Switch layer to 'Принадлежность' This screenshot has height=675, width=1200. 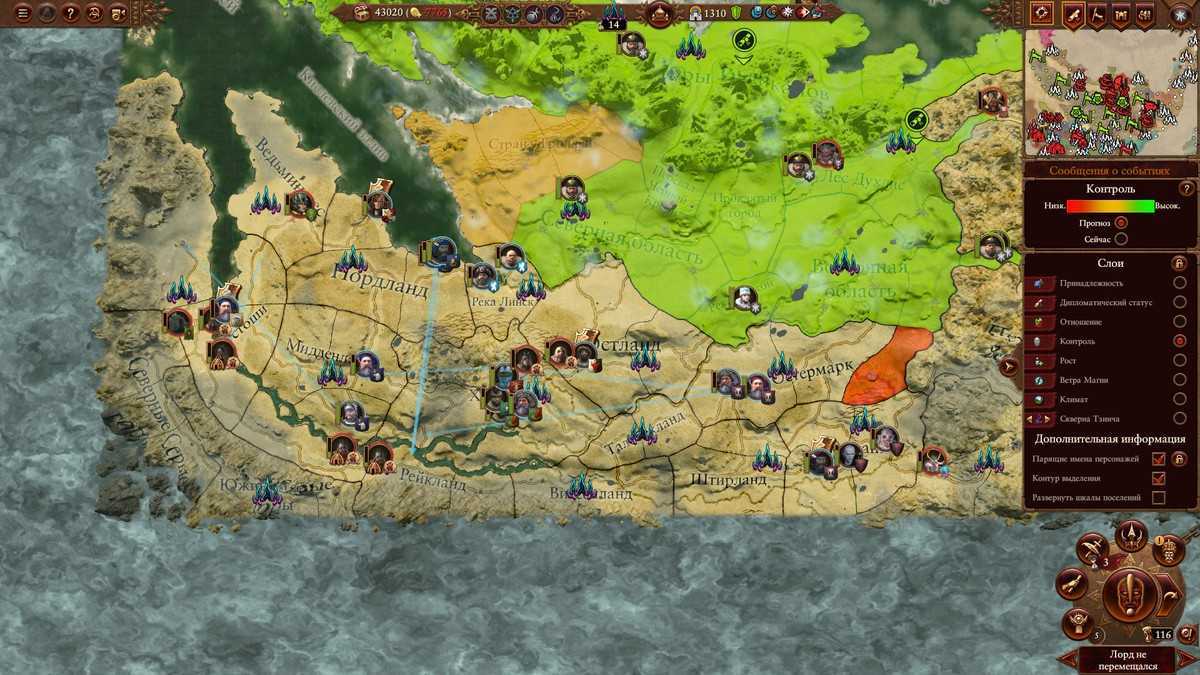(x=1180, y=283)
